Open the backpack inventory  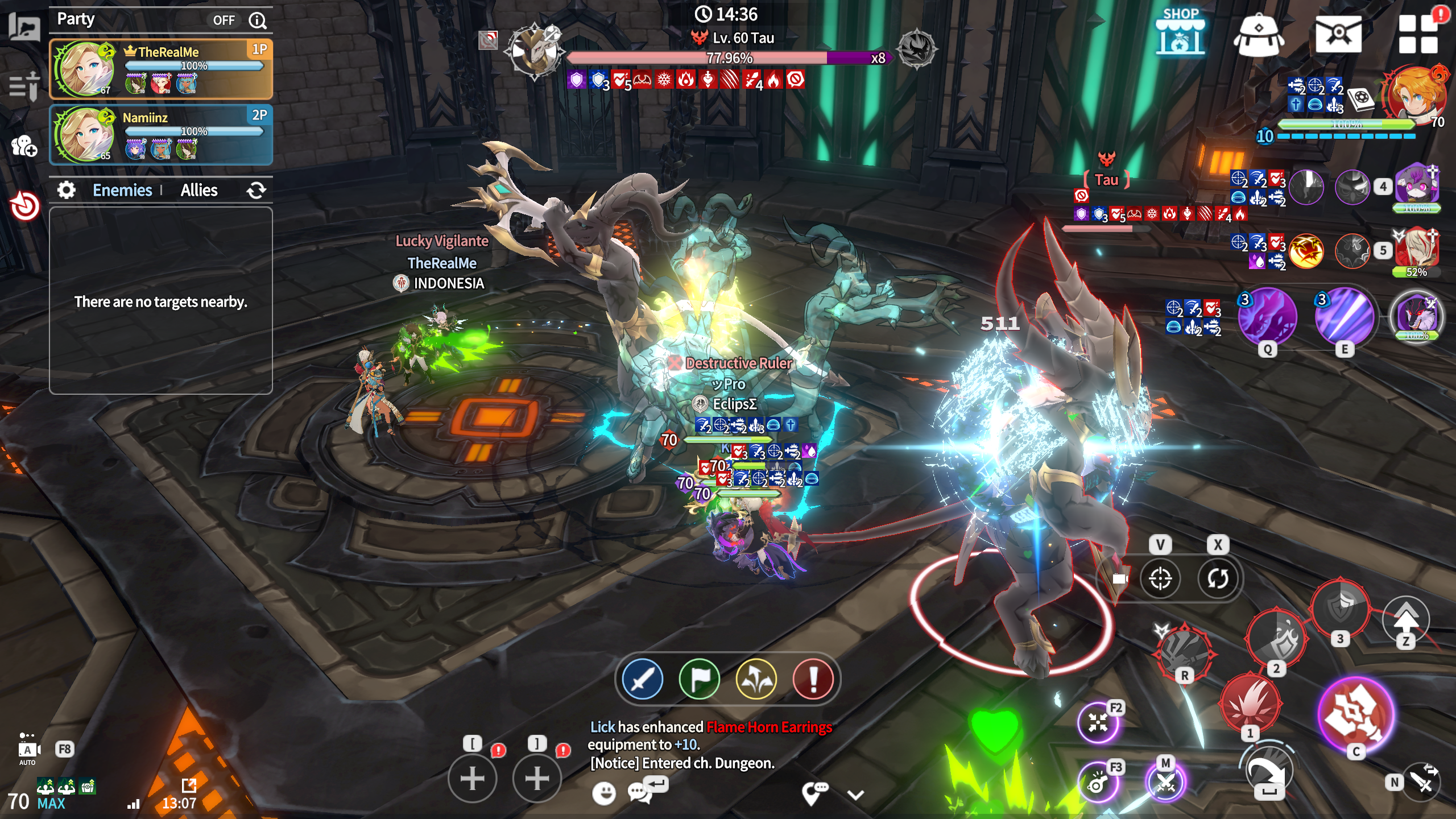click(x=1258, y=34)
